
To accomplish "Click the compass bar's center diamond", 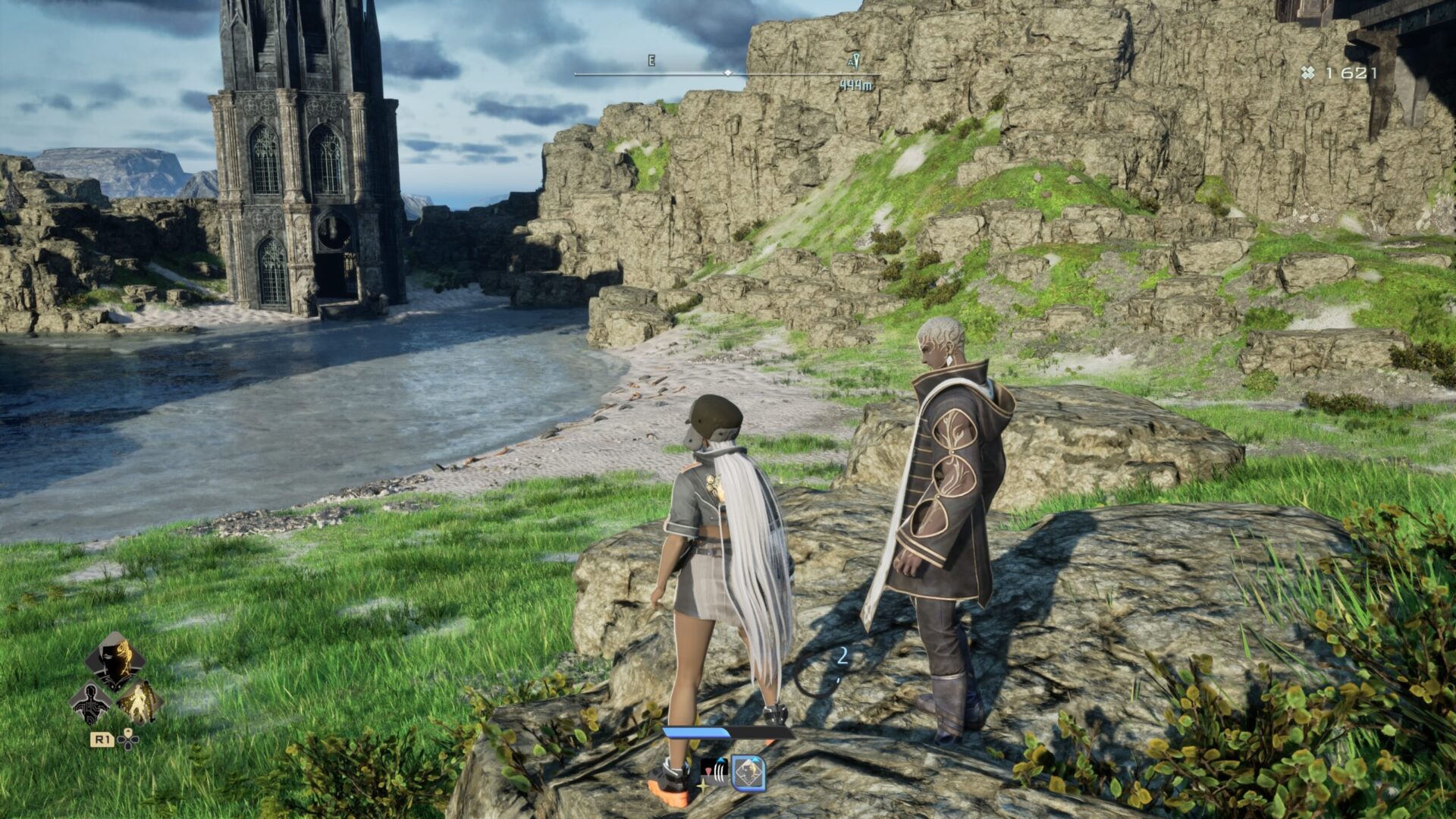I will pos(728,74).
